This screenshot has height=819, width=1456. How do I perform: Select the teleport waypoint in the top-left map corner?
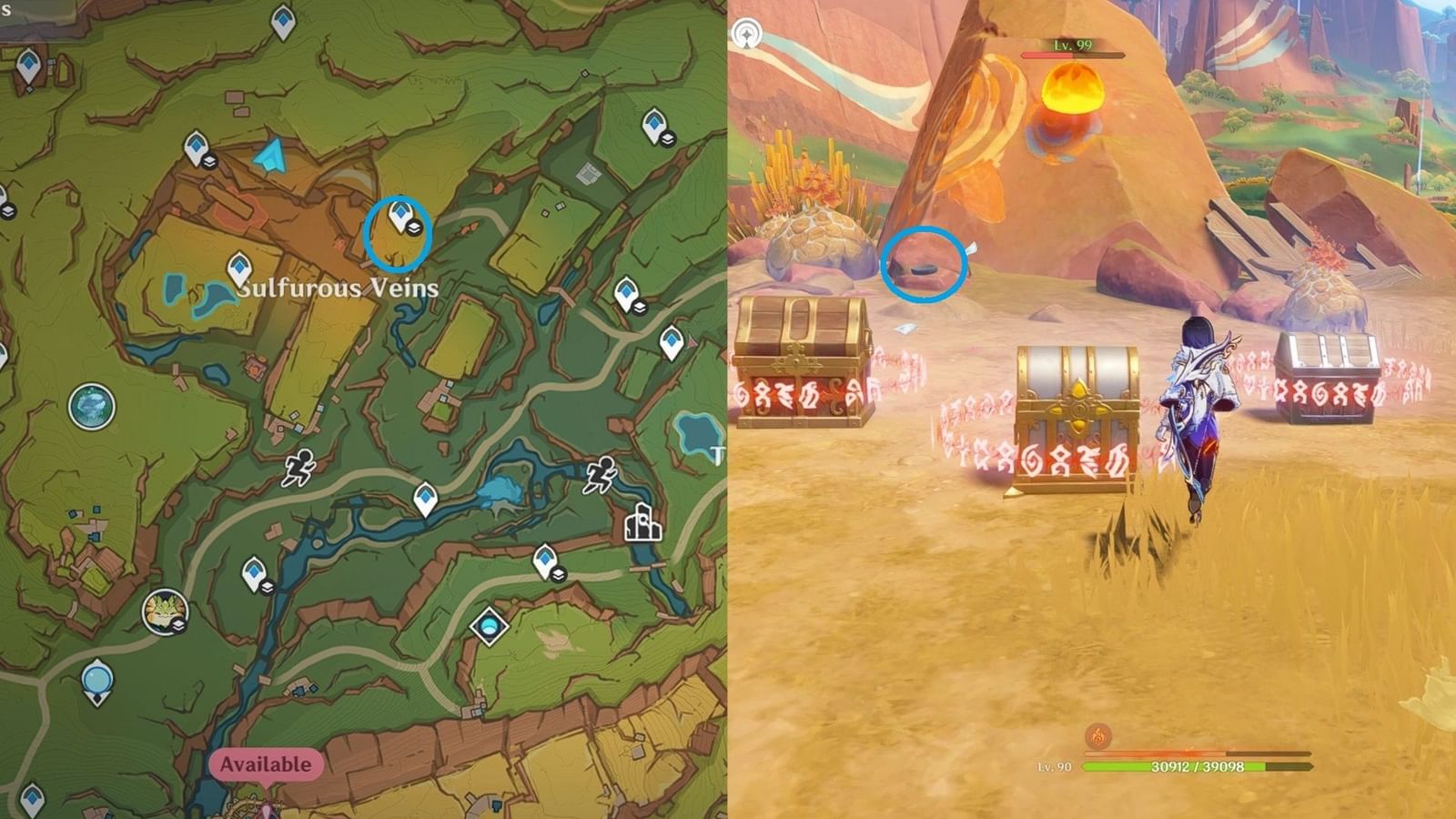(27, 64)
